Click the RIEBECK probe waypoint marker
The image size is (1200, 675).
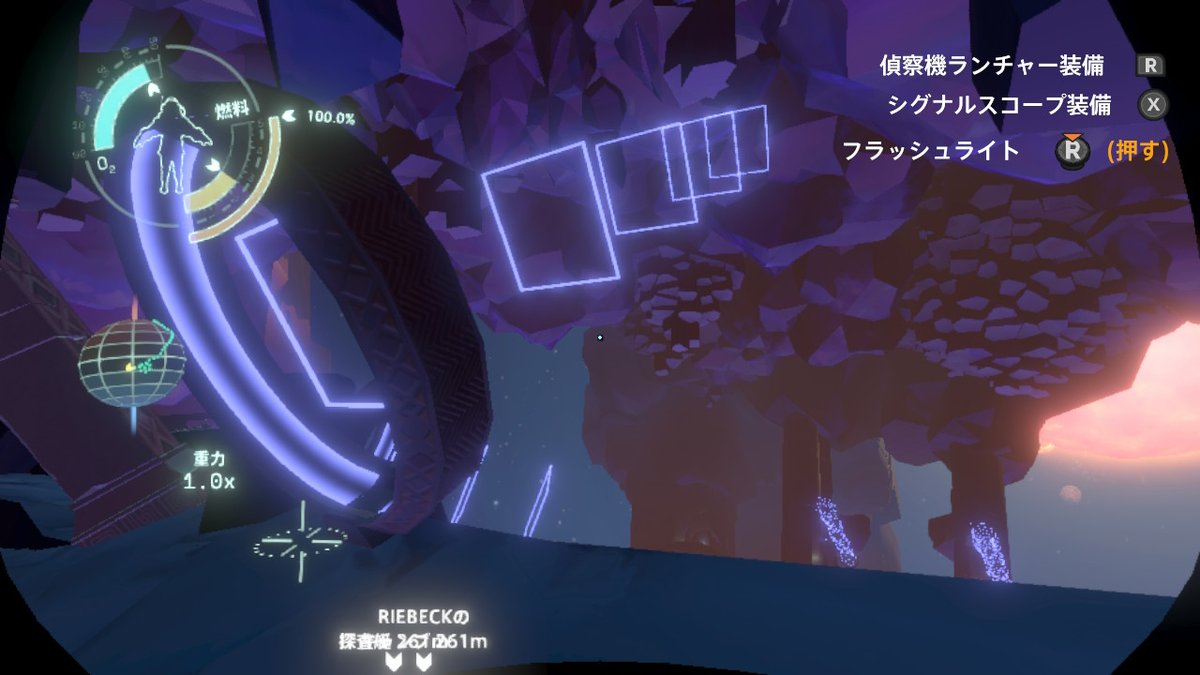pyautogui.click(x=410, y=661)
